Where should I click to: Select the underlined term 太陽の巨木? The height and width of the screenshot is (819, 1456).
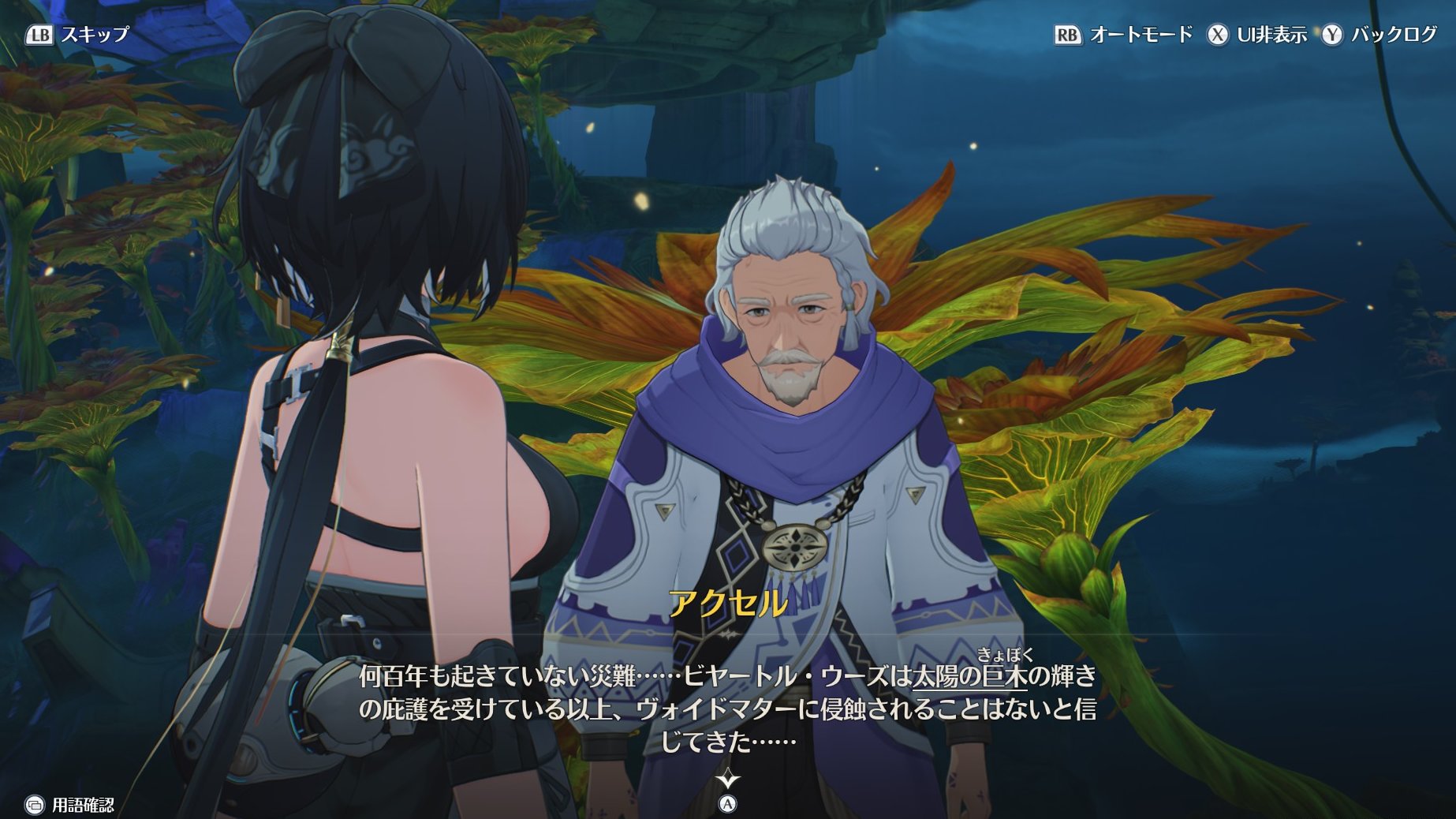969,676
